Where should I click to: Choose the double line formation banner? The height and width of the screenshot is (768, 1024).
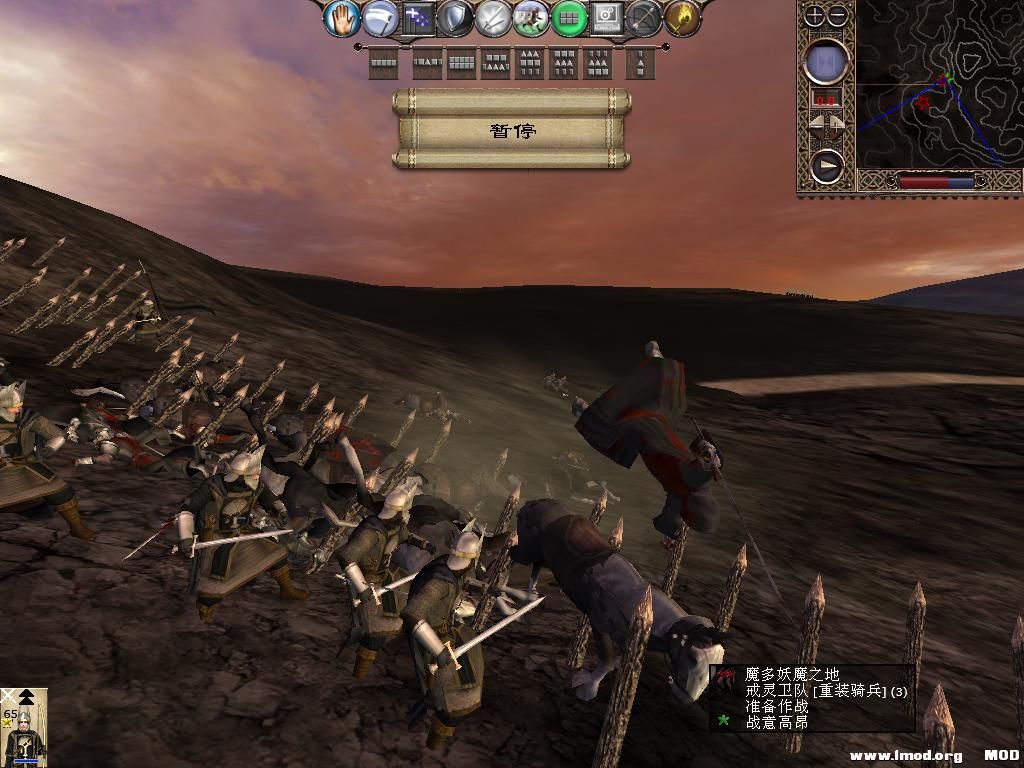[461, 64]
